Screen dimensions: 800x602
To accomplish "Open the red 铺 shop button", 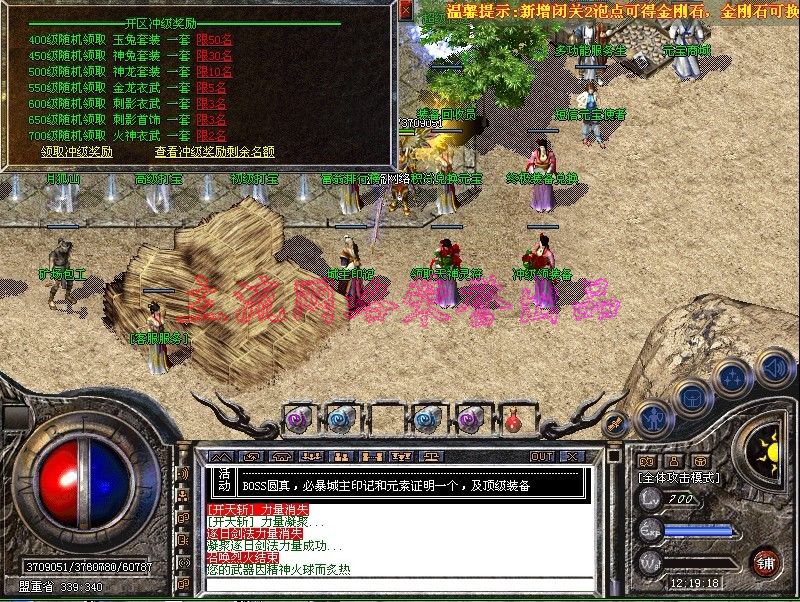I will pyautogui.click(x=767, y=562).
